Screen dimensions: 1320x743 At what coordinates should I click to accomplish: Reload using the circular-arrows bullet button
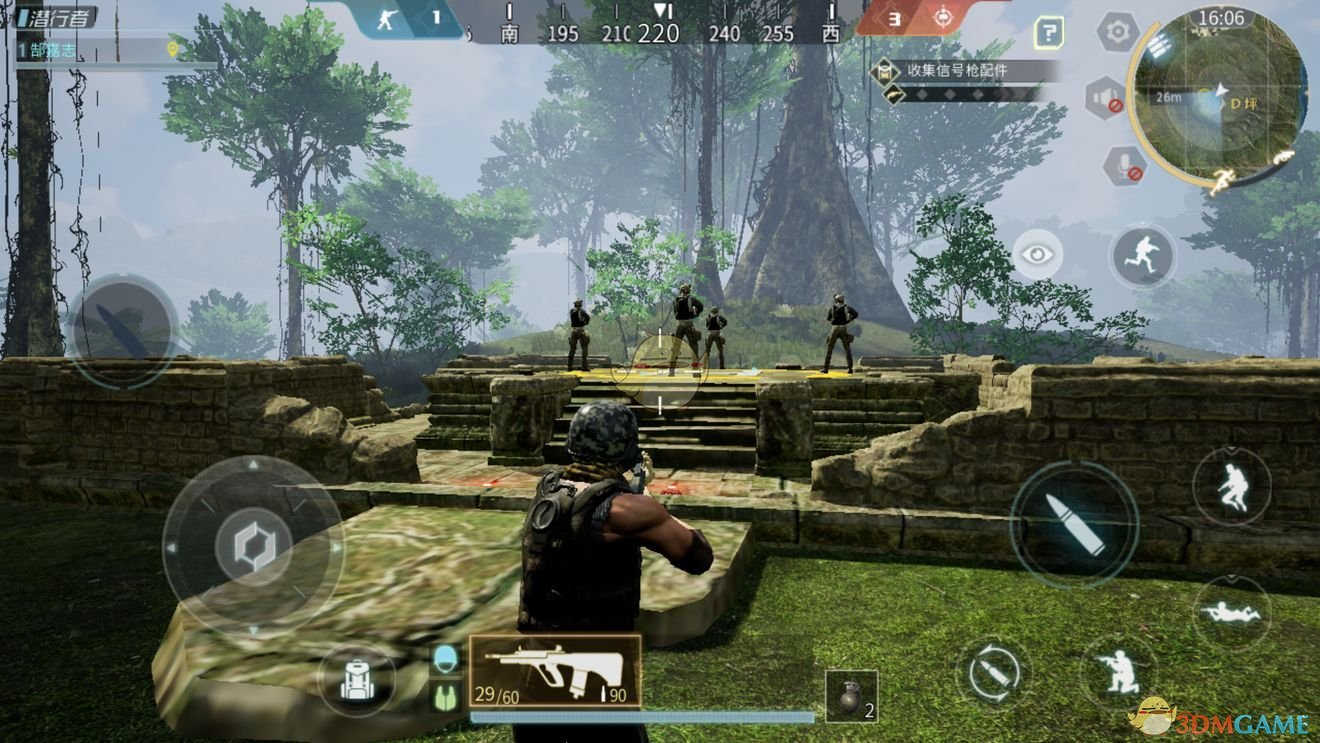991,674
